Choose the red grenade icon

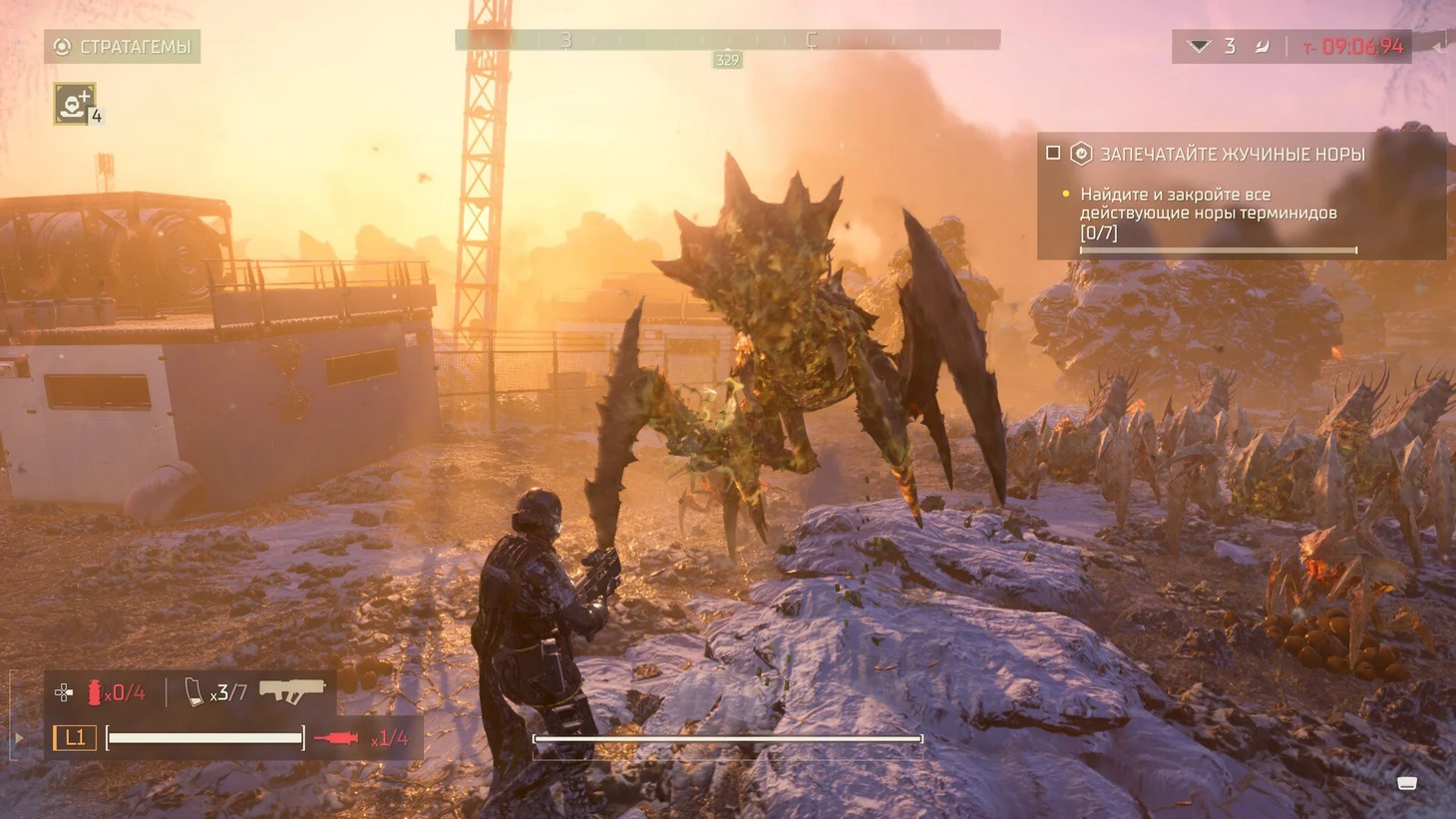click(x=95, y=691)
